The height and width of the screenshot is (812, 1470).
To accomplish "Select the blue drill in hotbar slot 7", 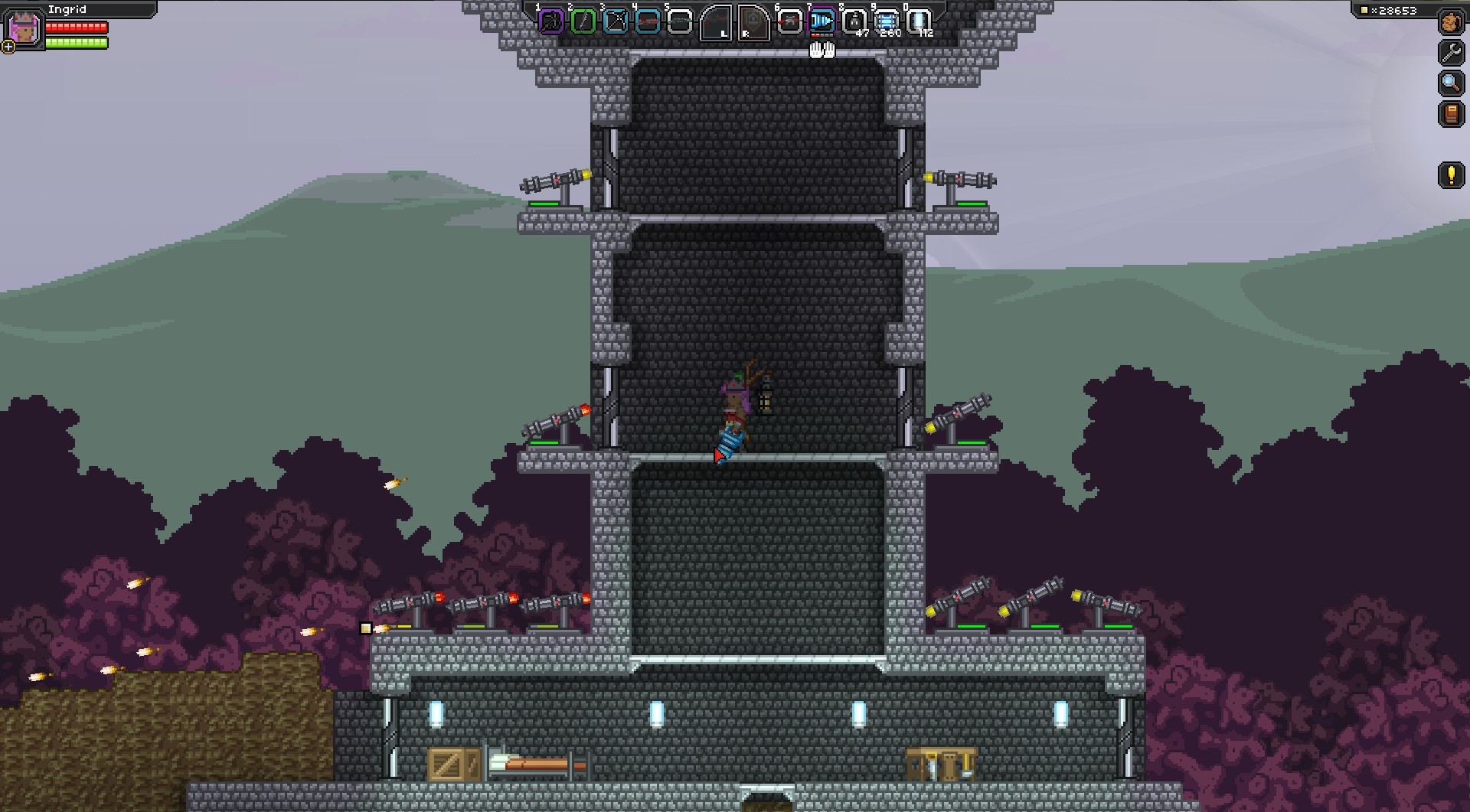I will 822,21.
